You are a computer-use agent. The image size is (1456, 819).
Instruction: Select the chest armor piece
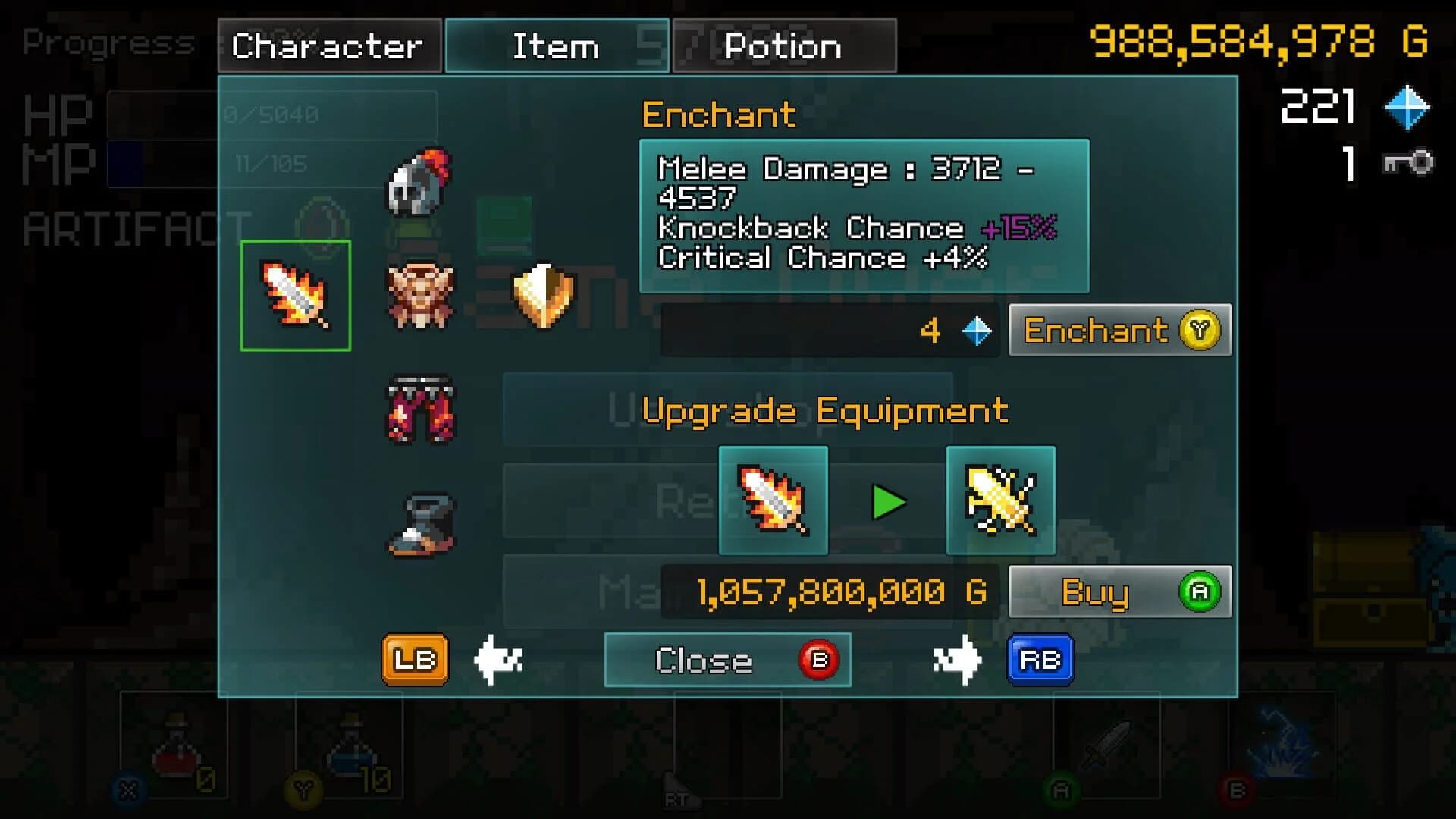coord(418,296)
